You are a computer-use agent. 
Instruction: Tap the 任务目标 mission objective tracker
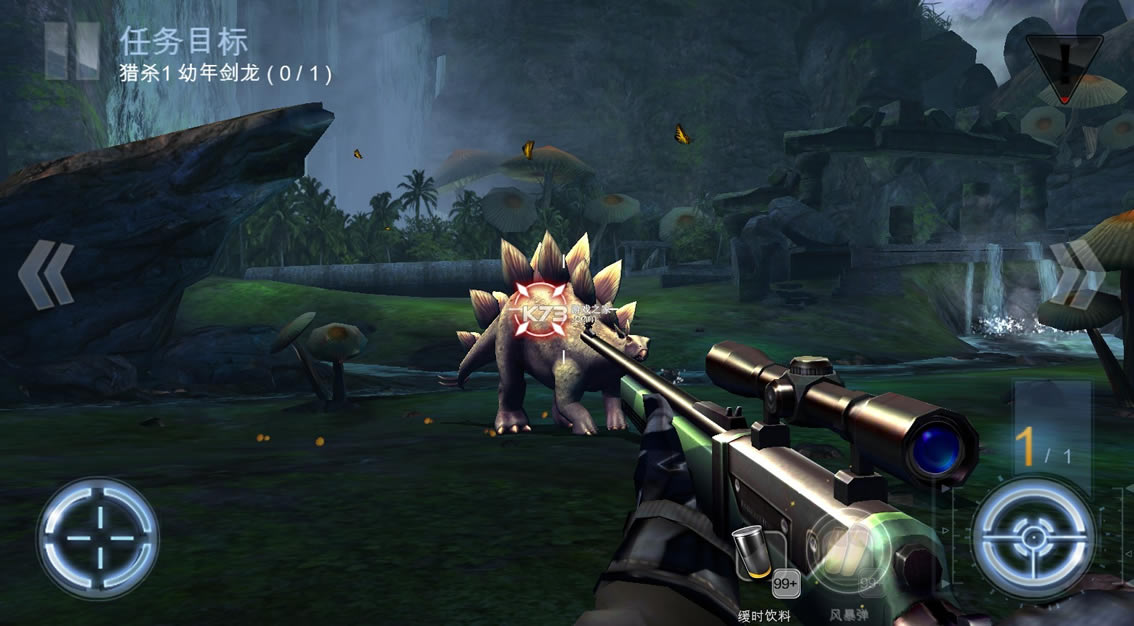[225, 55]
